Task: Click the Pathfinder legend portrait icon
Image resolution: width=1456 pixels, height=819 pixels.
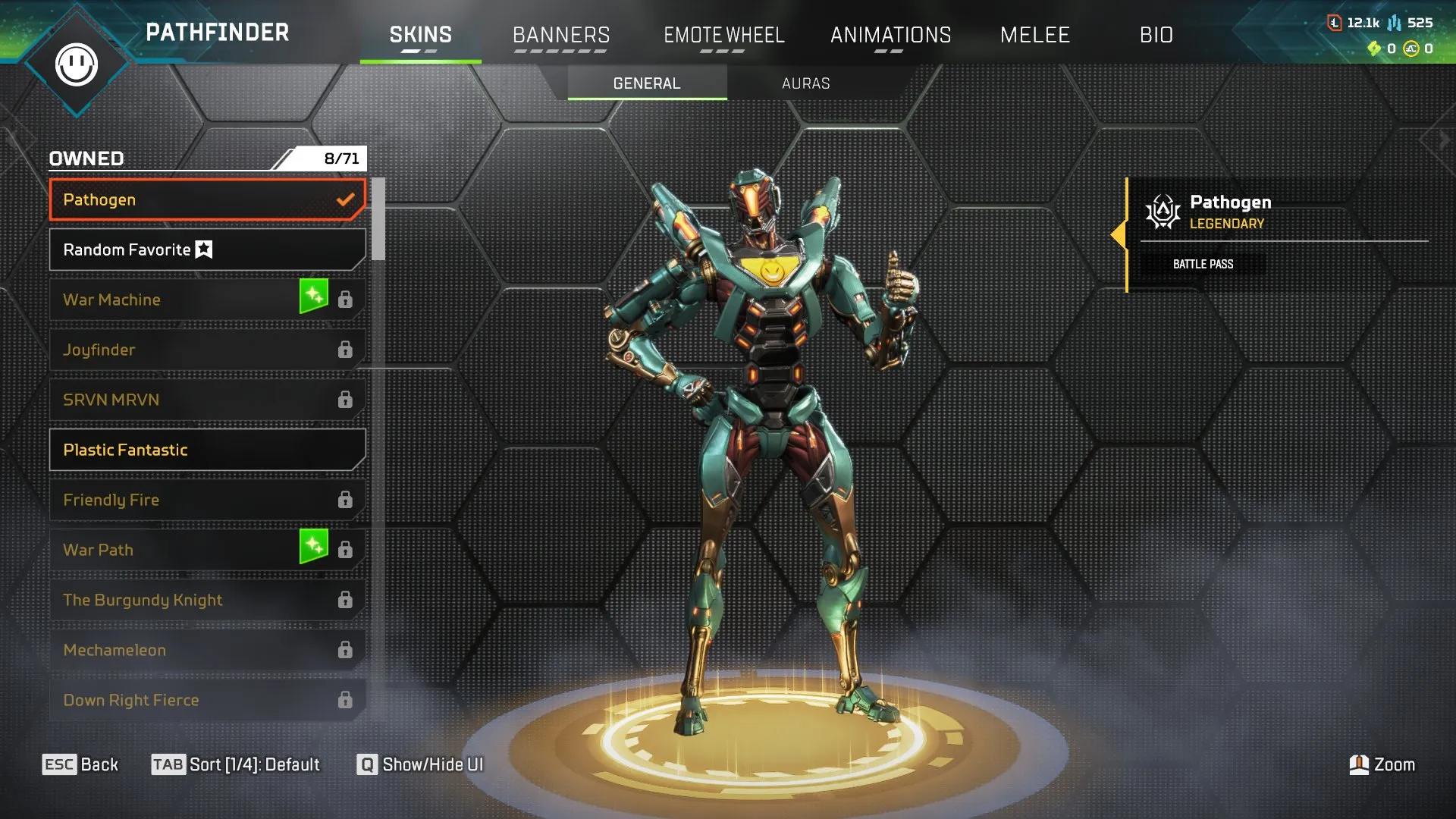Action: pos(76,64)
